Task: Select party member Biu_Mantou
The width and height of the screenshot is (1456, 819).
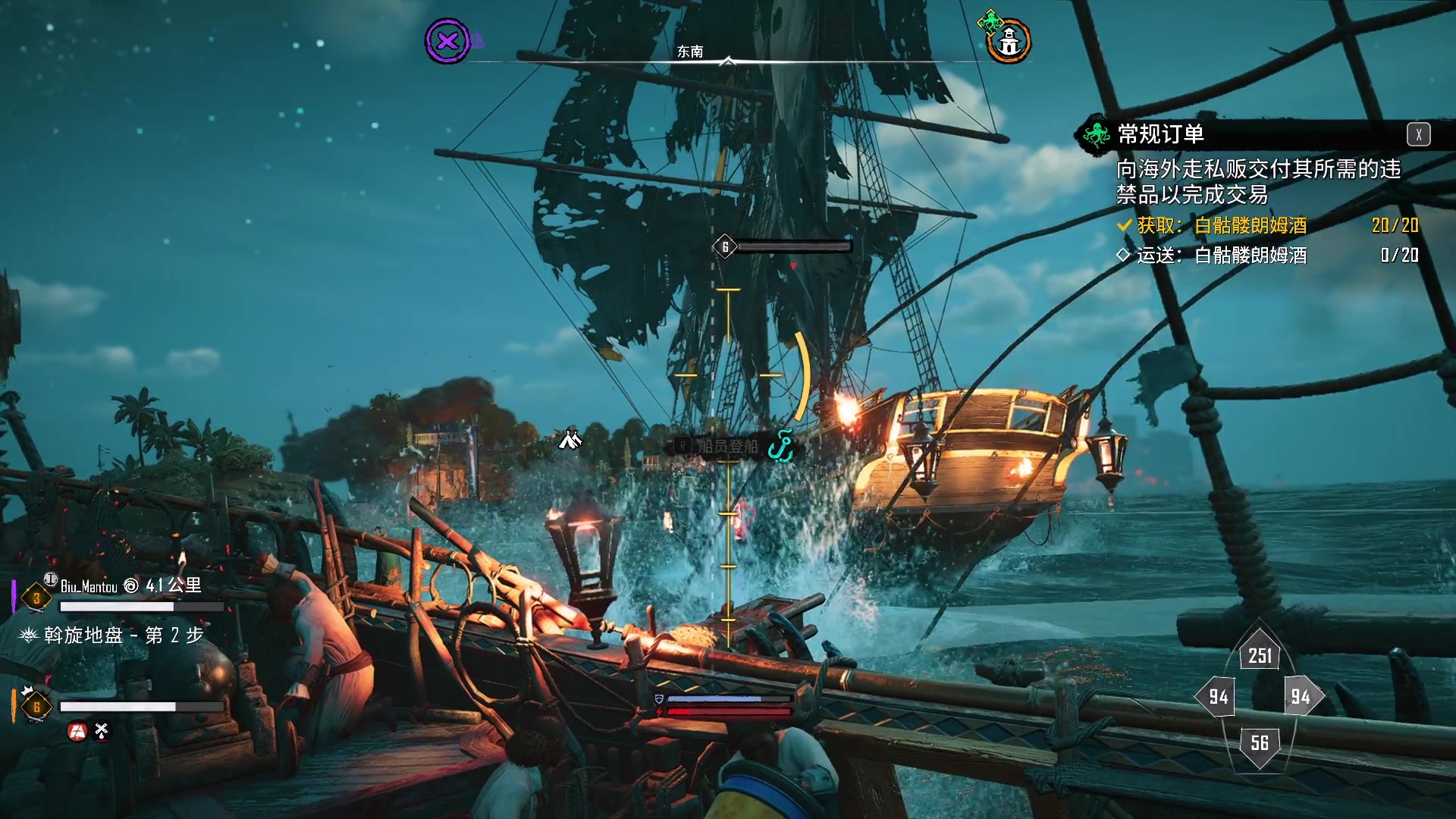Action: [89, 586]
